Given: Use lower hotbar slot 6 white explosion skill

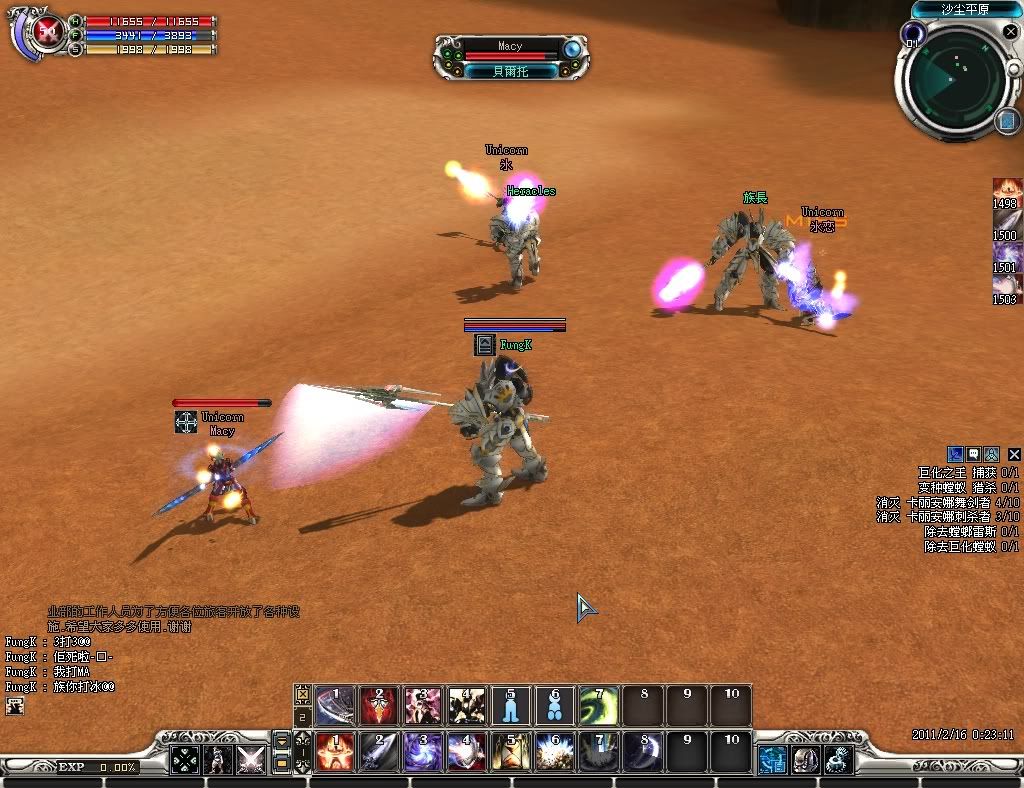Looking at the screenshot, I should click(x=554, y=752).
